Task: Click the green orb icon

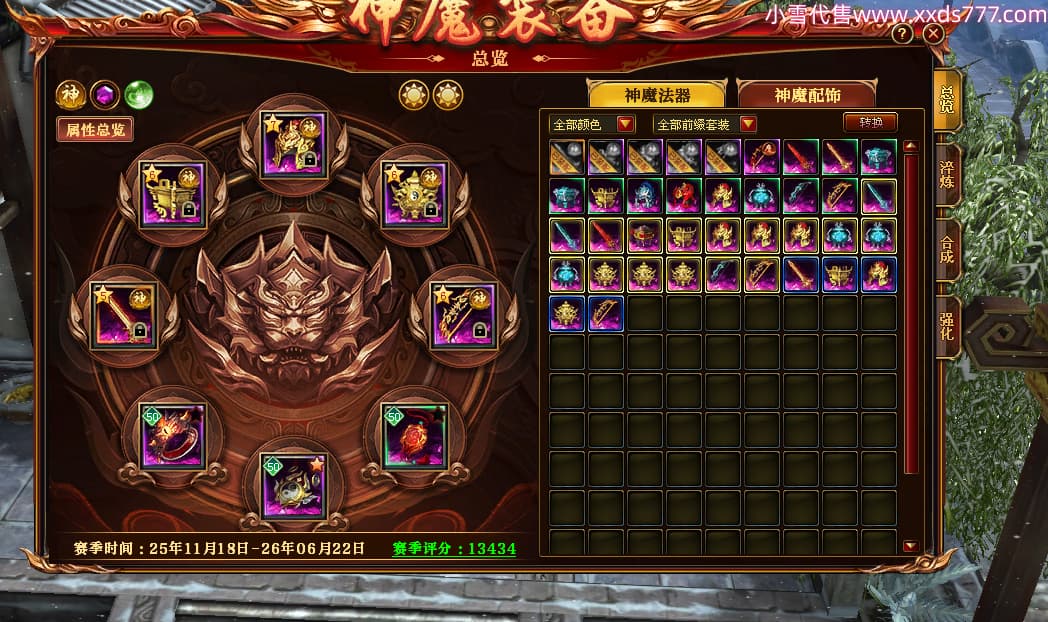Action: point(138,94)
